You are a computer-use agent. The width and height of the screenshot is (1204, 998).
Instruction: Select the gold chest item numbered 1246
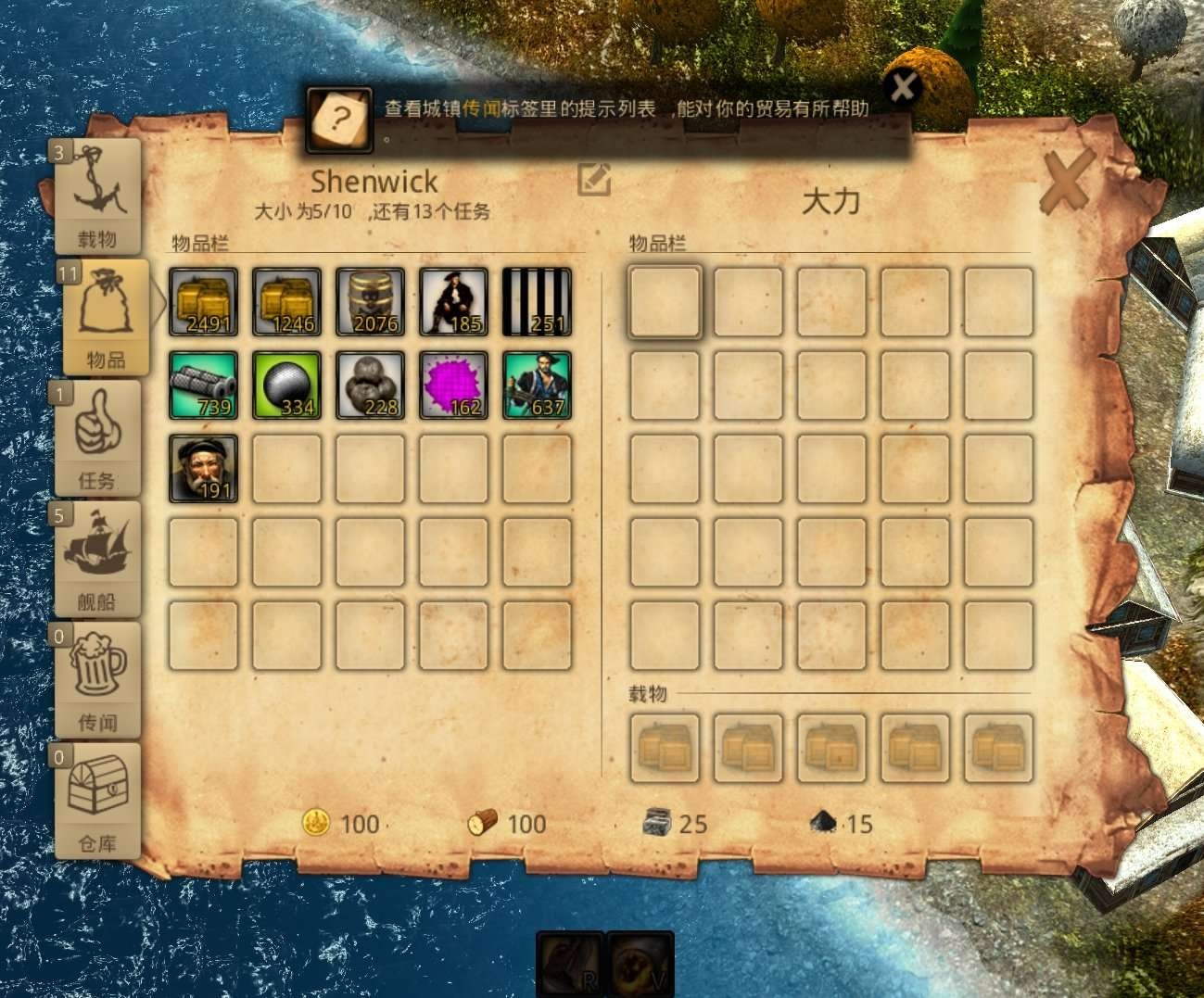(287, 301)
